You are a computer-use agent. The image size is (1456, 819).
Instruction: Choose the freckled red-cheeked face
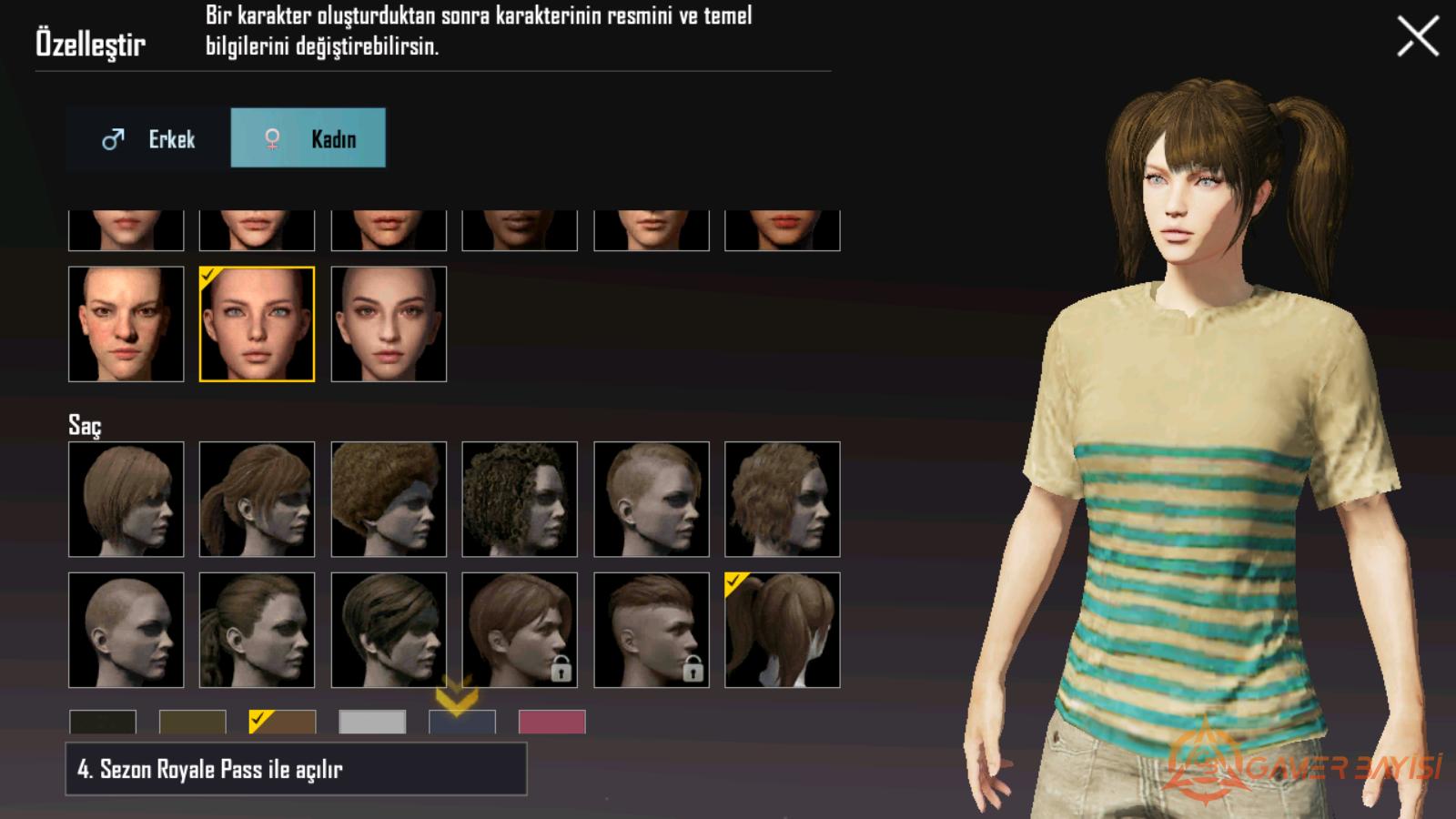126,324
